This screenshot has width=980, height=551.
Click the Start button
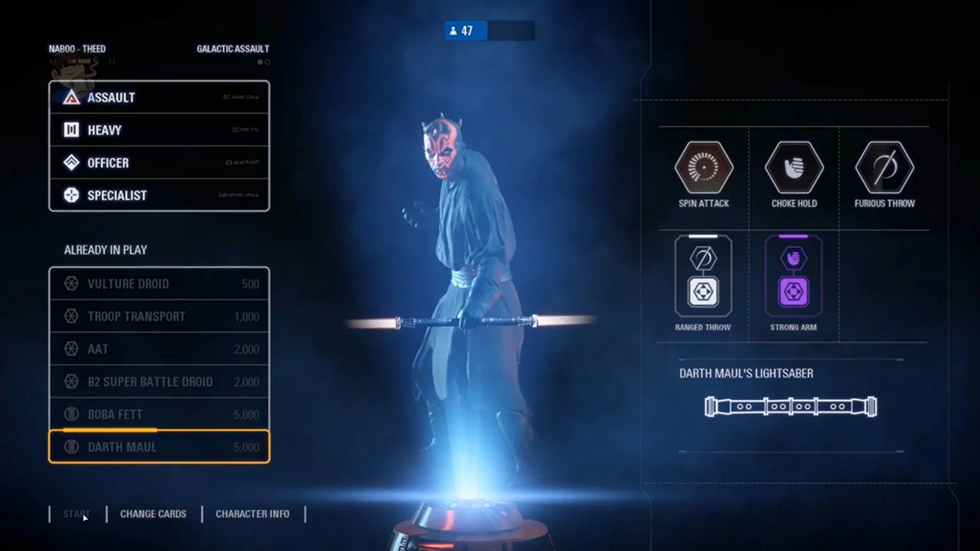tap(77, 514)
